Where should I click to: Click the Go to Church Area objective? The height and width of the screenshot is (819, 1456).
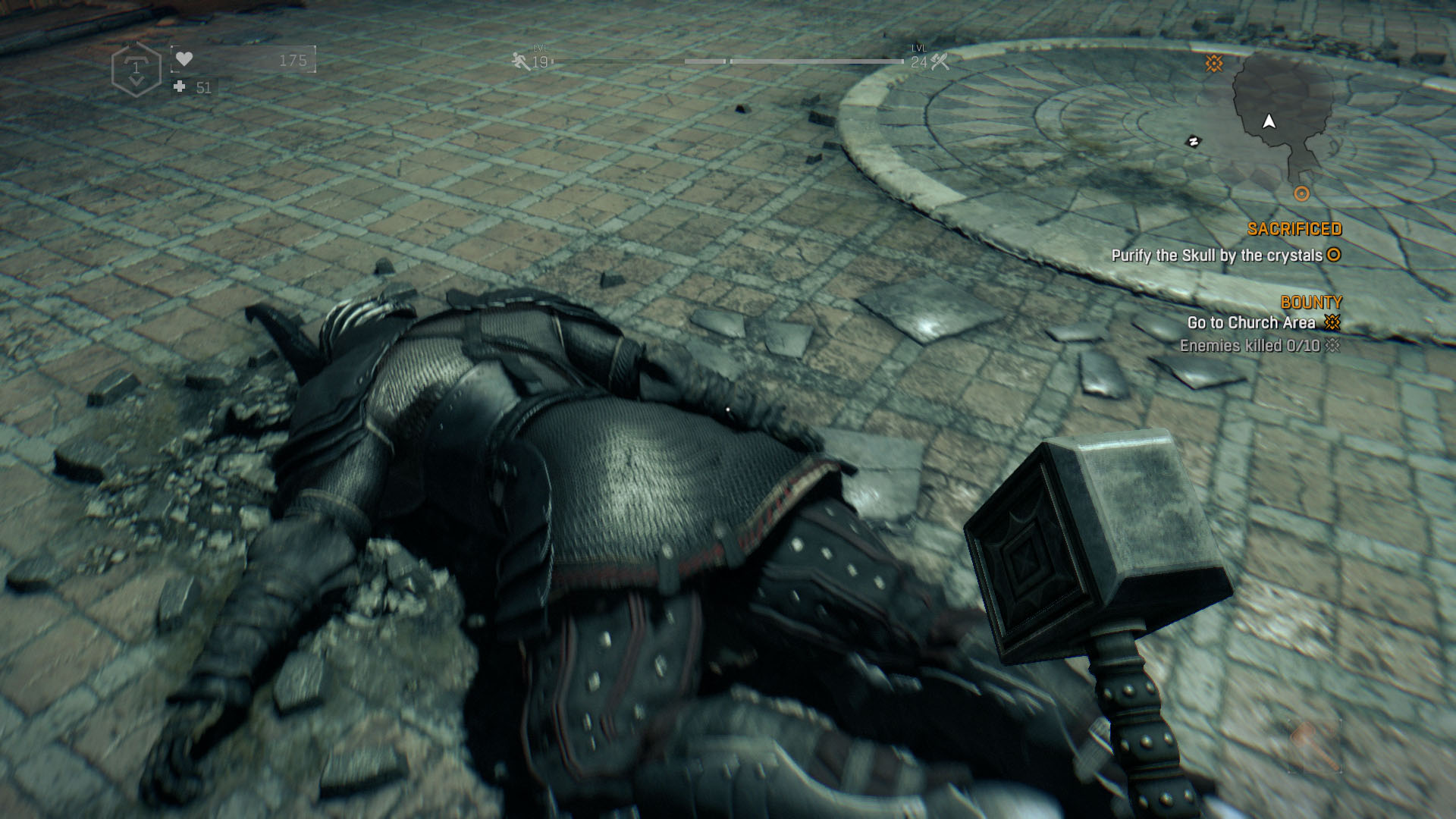click(x=1250, y=323)
